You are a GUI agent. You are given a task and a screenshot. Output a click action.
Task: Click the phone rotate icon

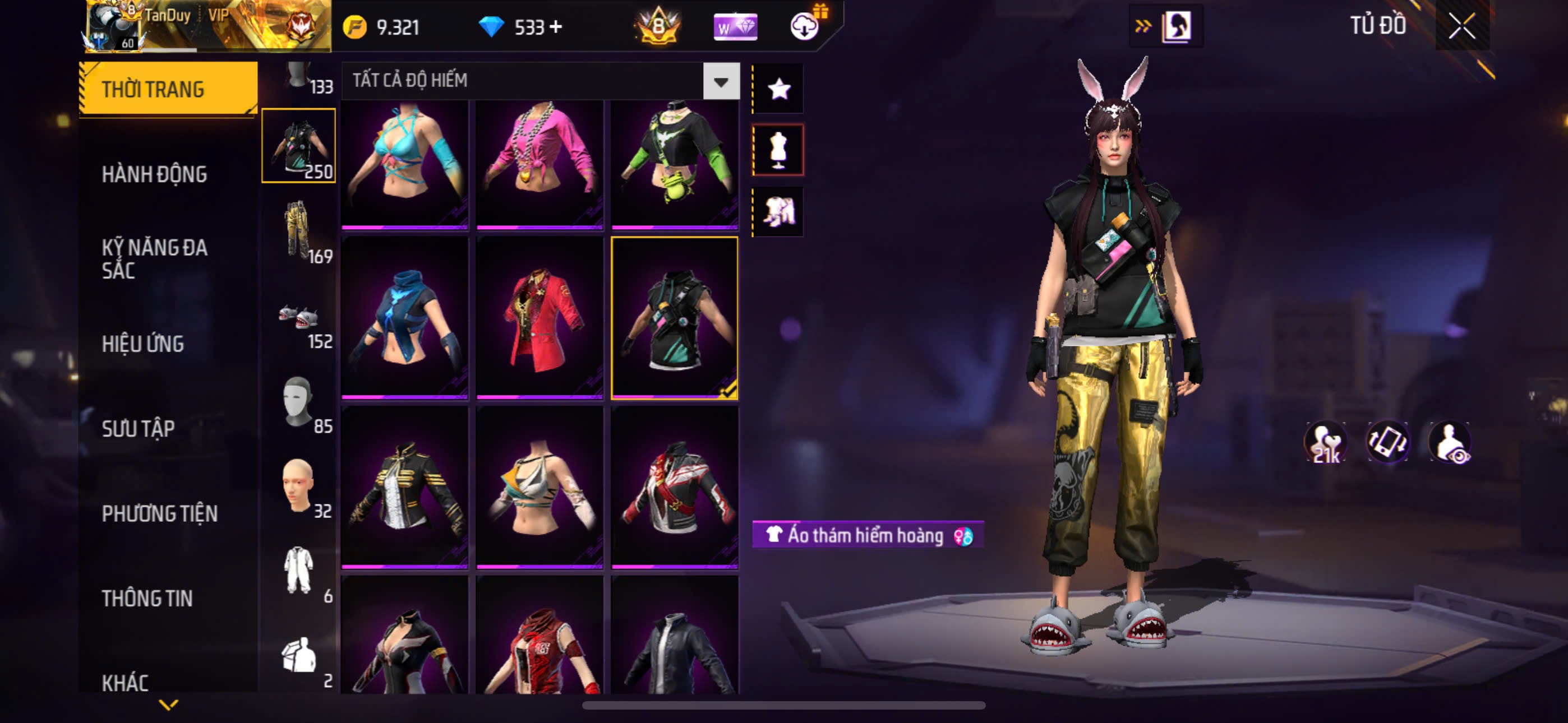click(1388, 441)
